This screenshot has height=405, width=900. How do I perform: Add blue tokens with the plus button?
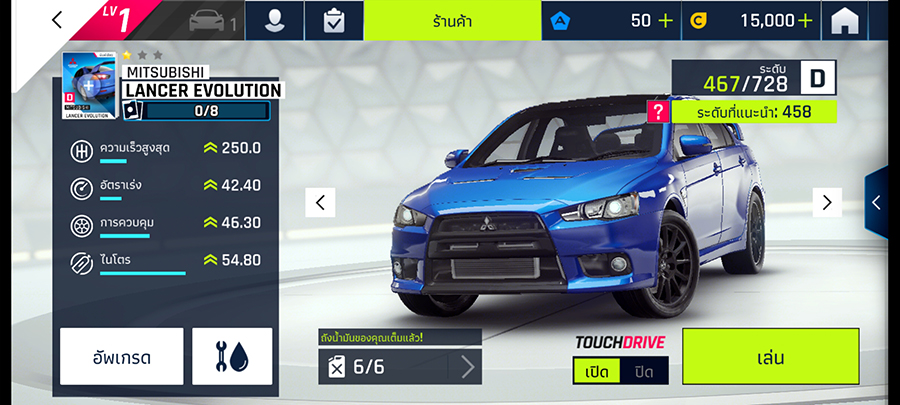click(666, 20)
